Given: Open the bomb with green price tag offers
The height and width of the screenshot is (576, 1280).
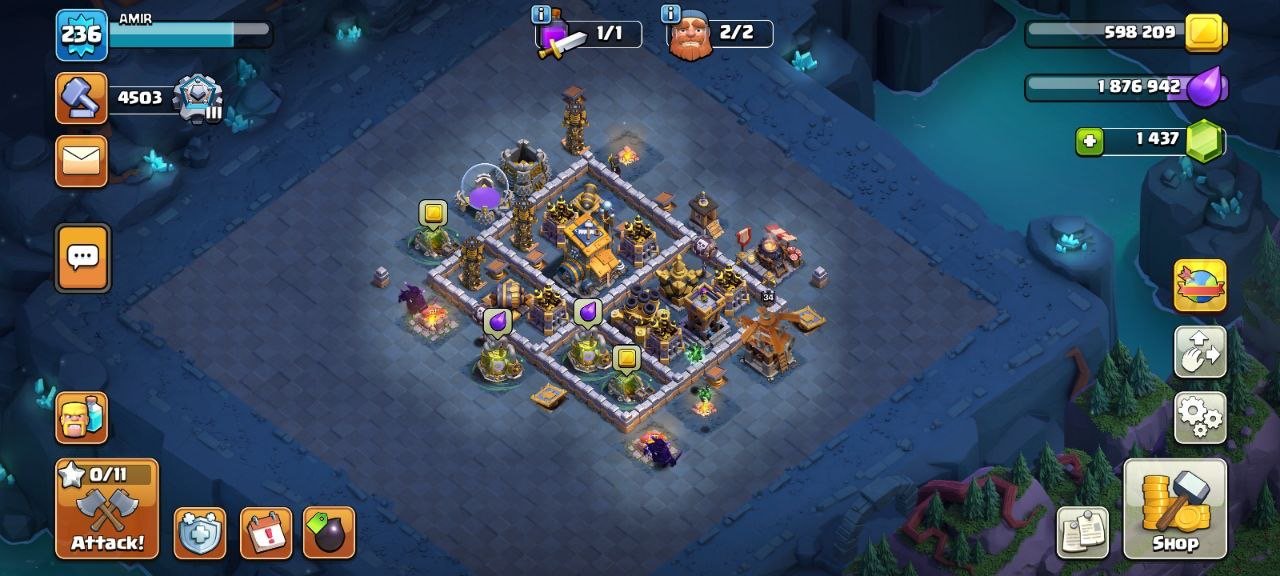Looking at the screenshot, I should [x=329, y=533].
